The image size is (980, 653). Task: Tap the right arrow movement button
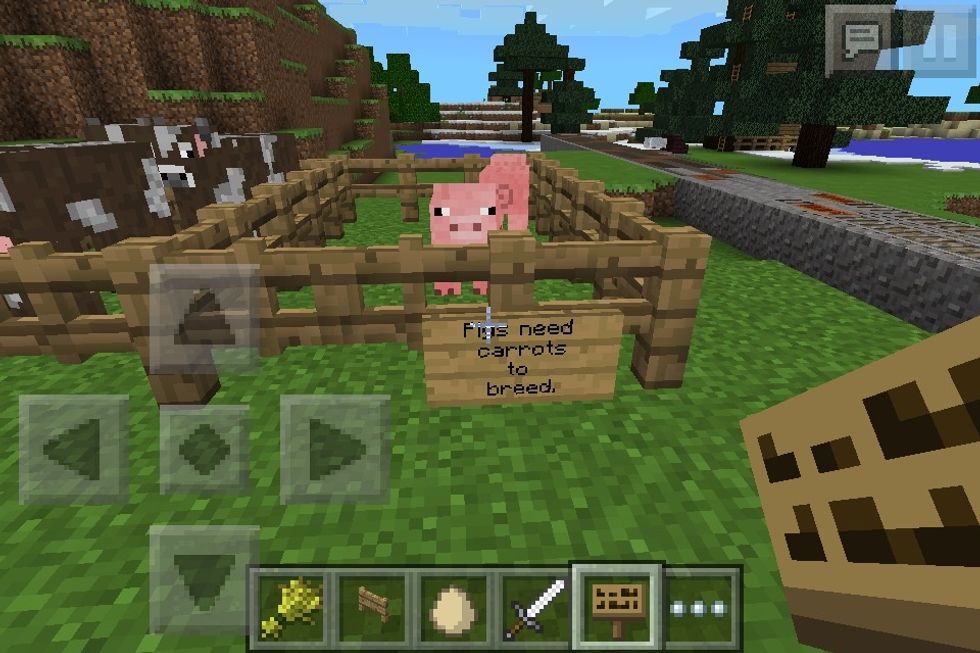point(334,449)
